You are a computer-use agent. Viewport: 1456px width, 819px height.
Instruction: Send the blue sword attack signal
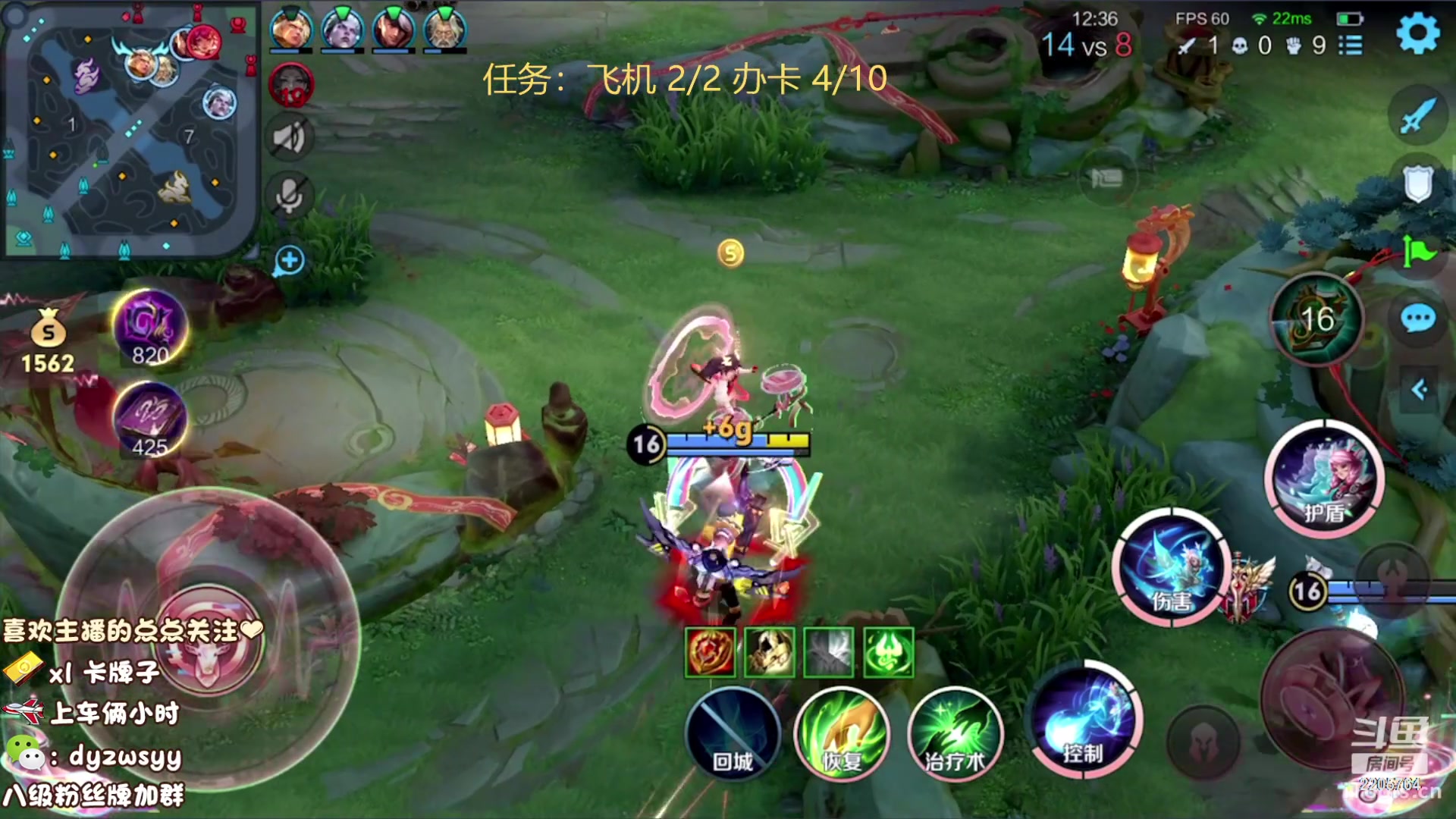coord(1417,115)
